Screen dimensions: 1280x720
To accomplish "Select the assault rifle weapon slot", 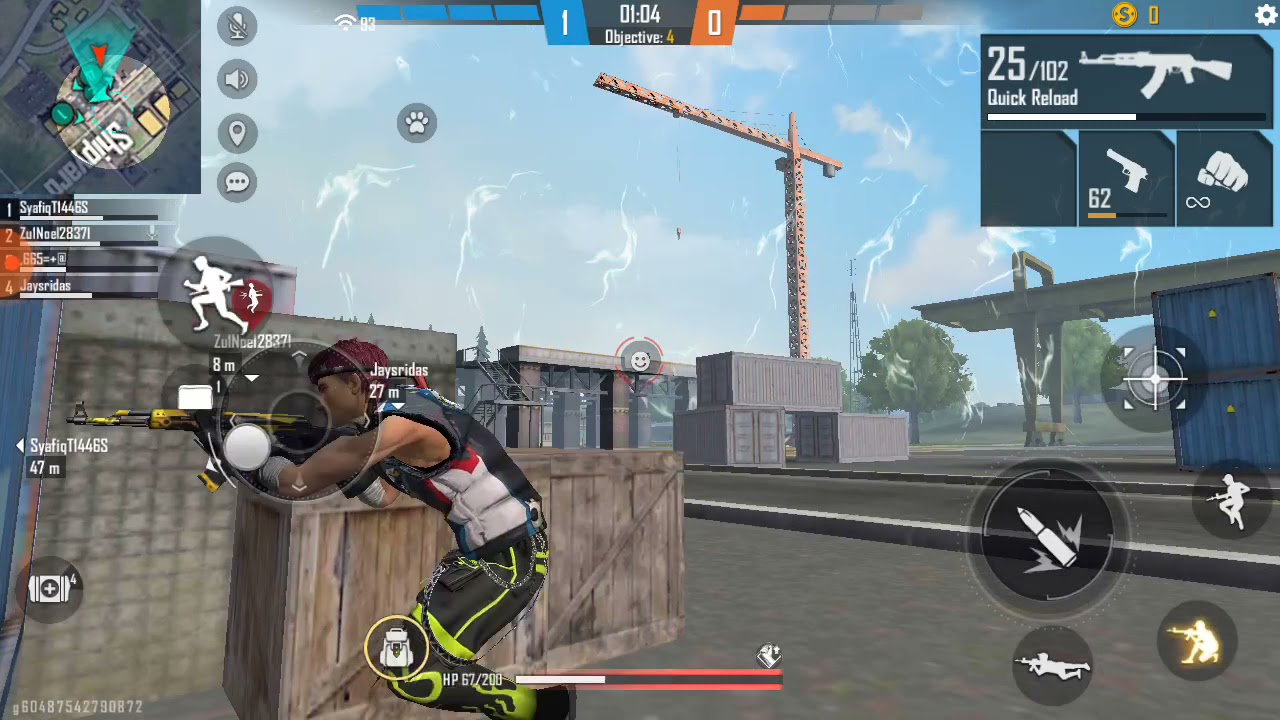I will 1127,80.
